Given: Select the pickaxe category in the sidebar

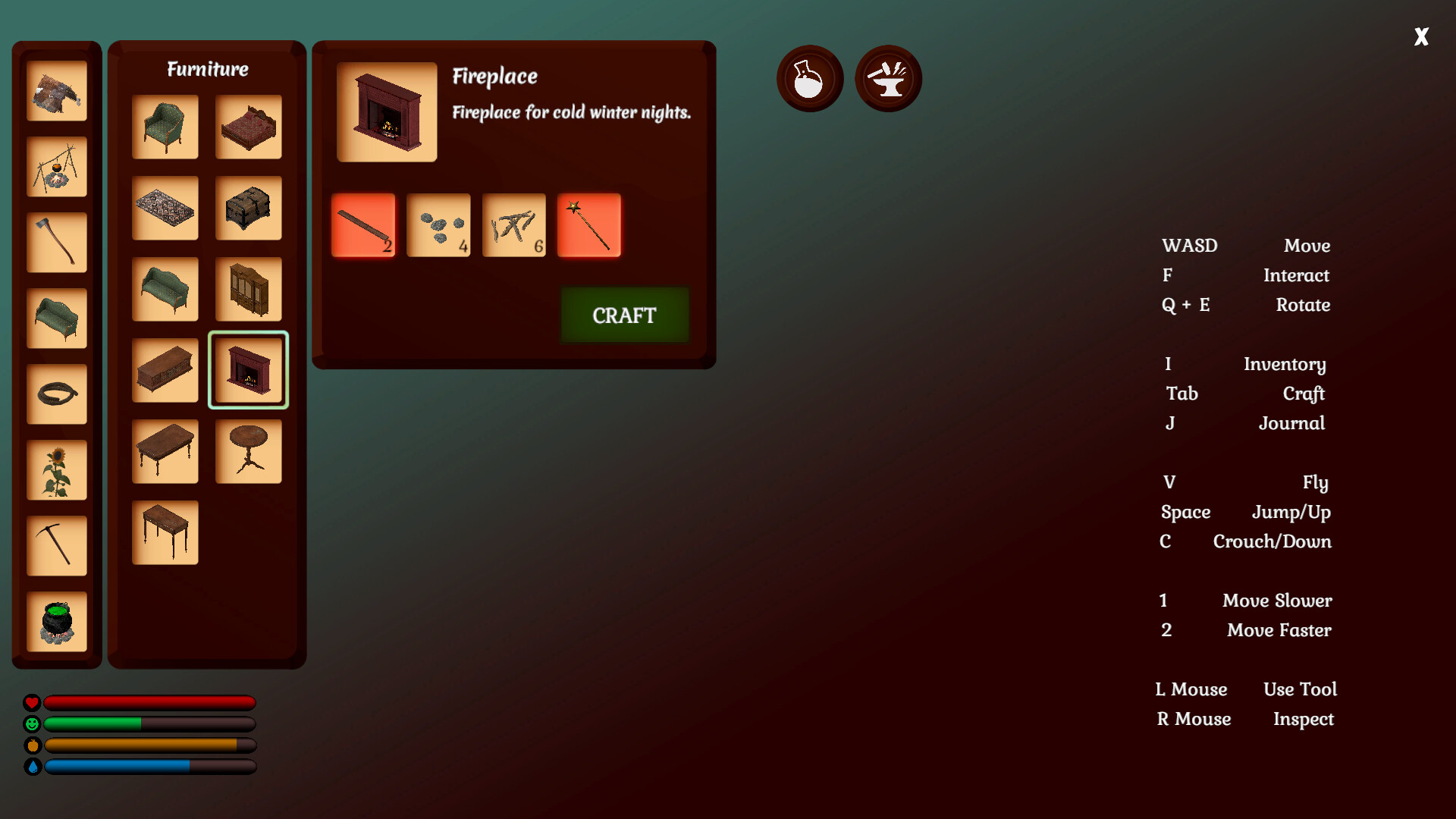Looking at the screenshot, I should [x=56, y=544].
